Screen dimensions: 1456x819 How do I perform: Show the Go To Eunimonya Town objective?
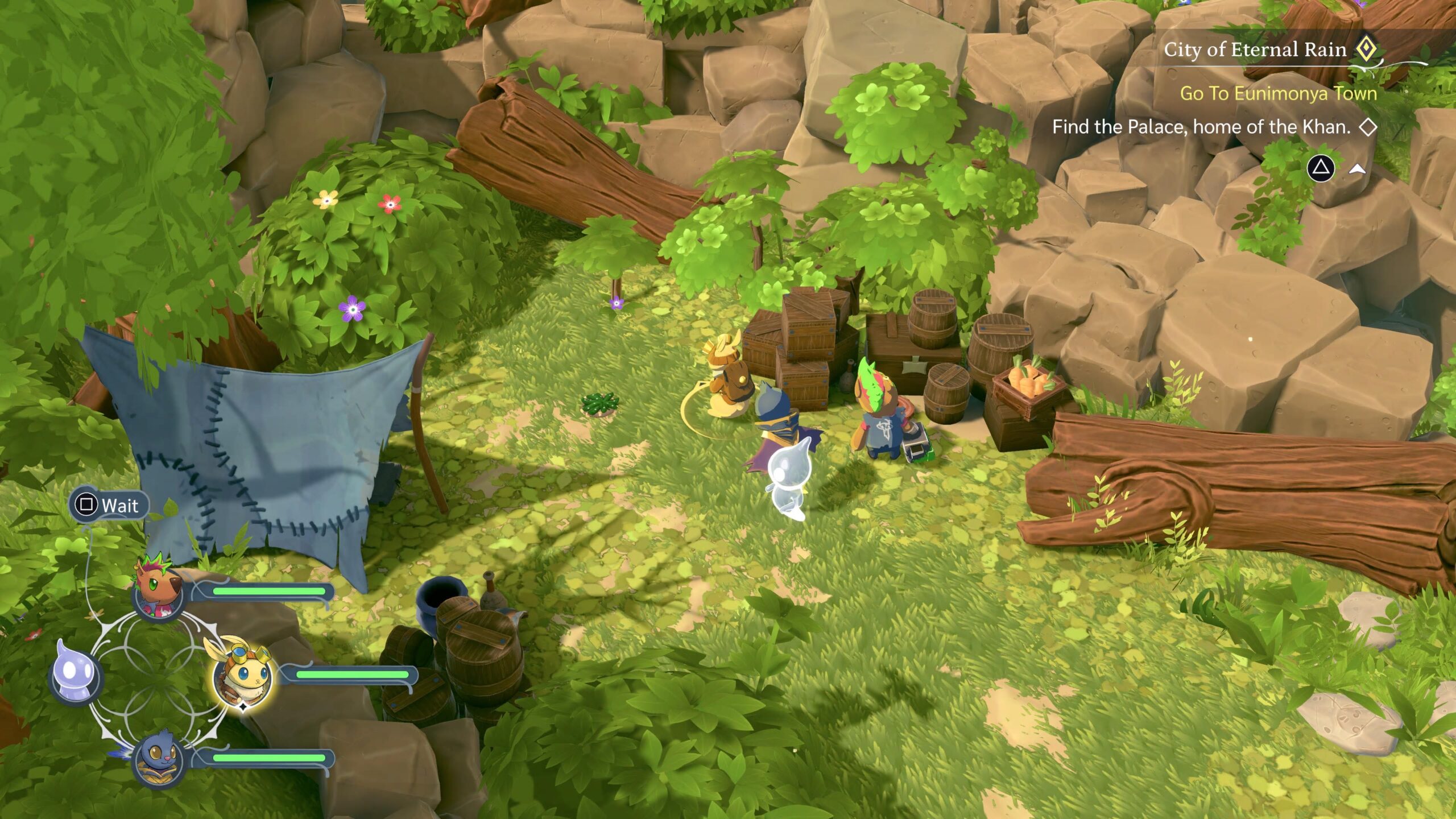[x=1277, y=93]
